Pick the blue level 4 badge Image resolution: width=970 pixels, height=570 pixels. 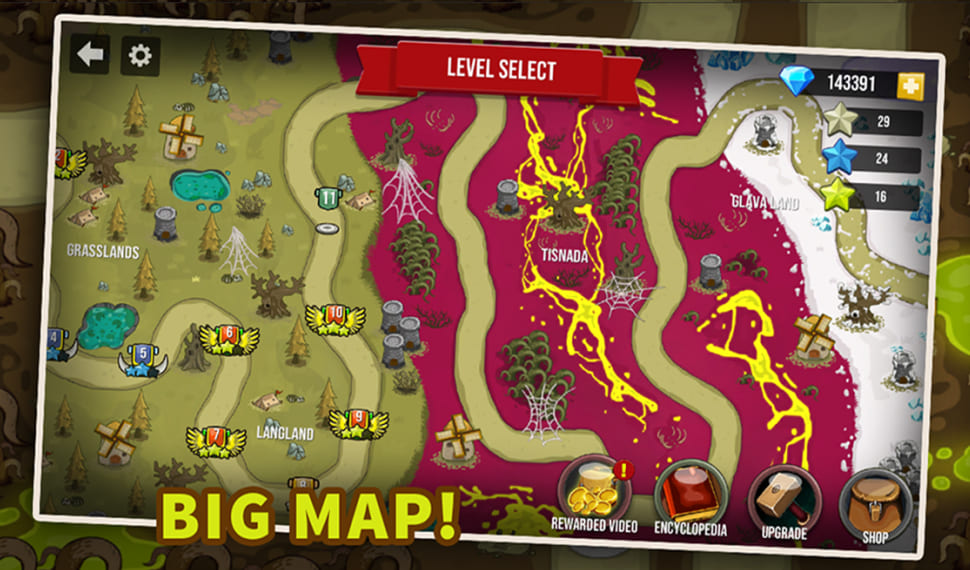(x=55, y=343)
